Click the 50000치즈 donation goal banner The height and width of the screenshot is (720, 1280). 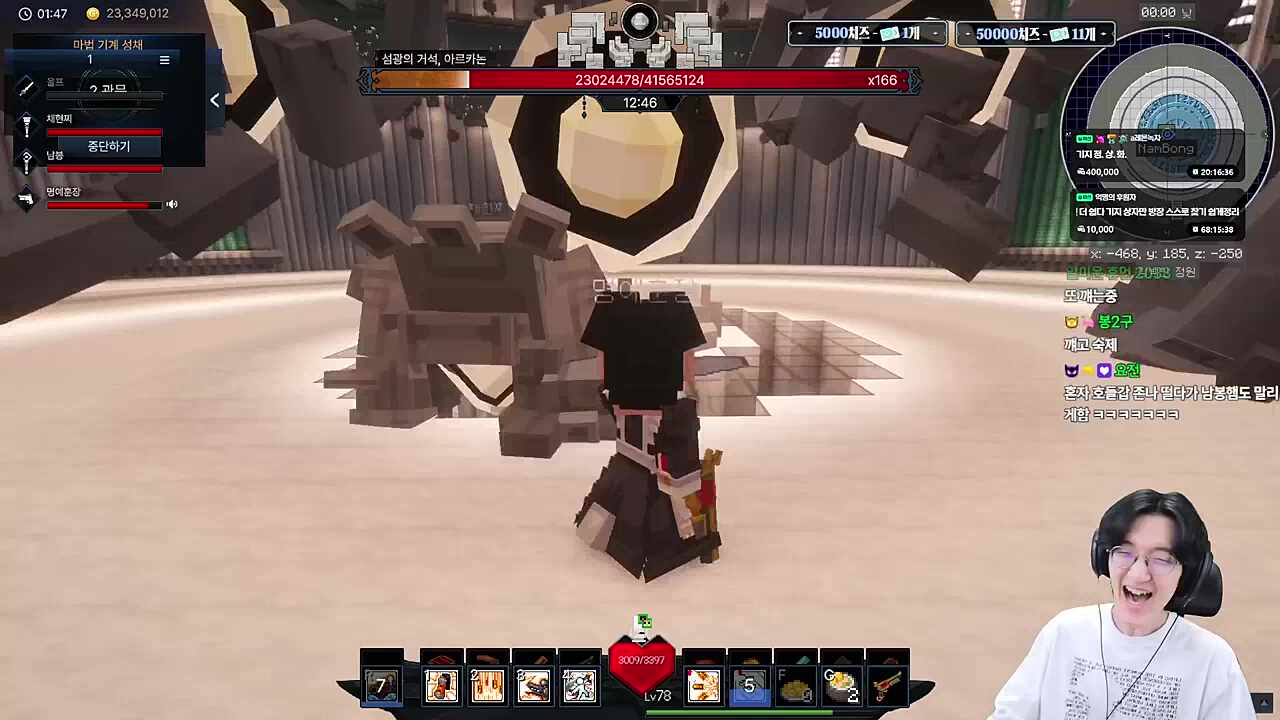point(1035,34)
